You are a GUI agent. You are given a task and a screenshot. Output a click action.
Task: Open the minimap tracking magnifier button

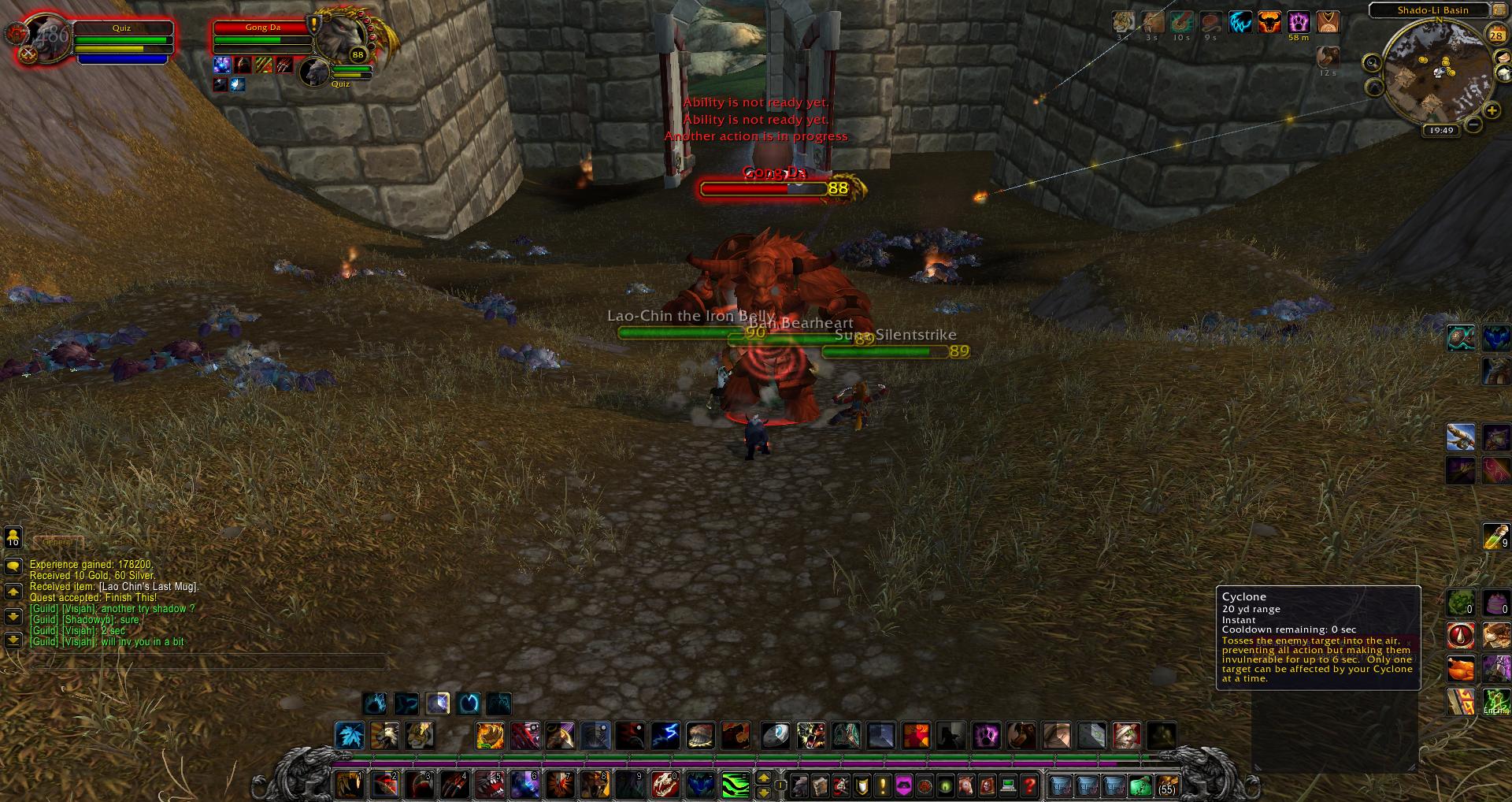point(1373,63)
